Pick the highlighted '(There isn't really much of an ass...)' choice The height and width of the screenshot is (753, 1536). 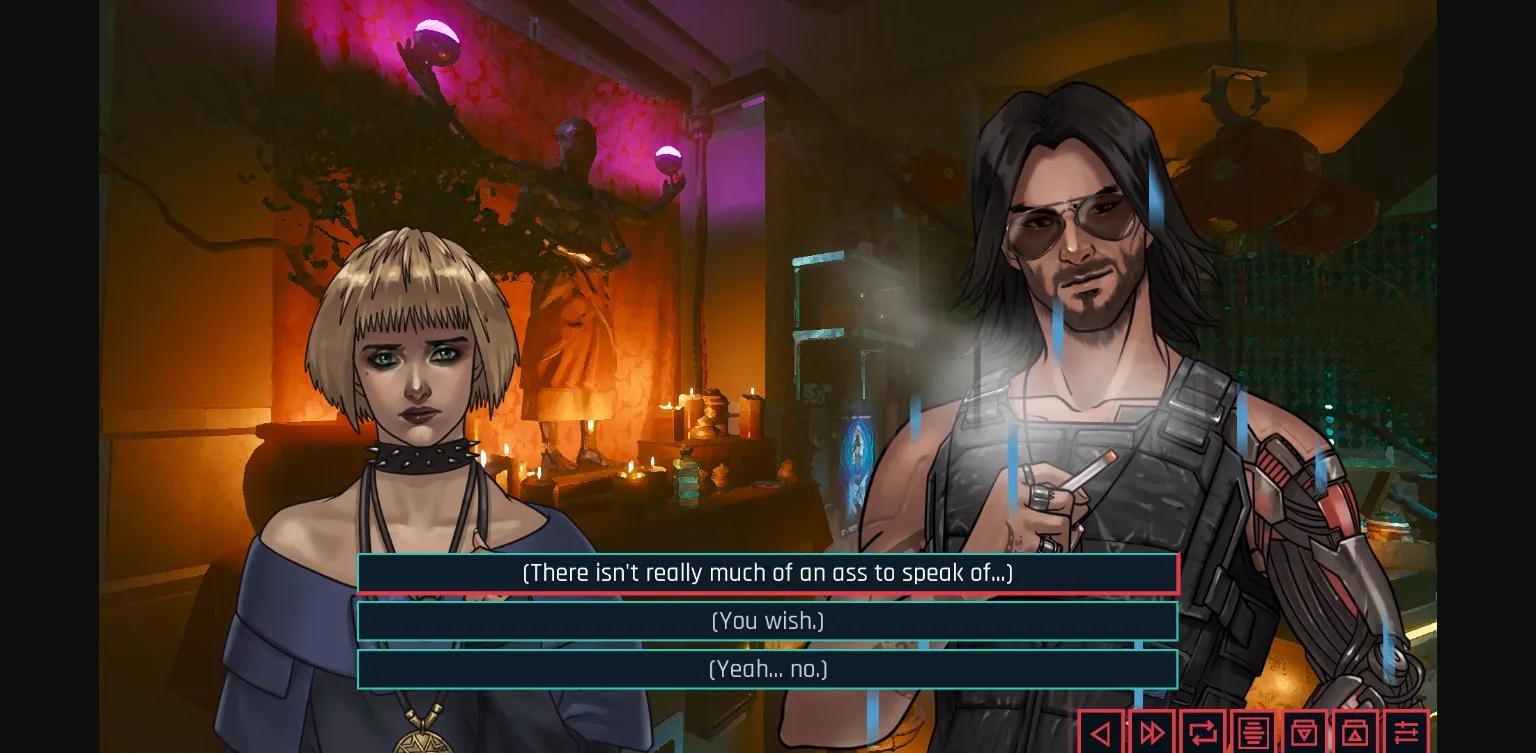[767, 573]
